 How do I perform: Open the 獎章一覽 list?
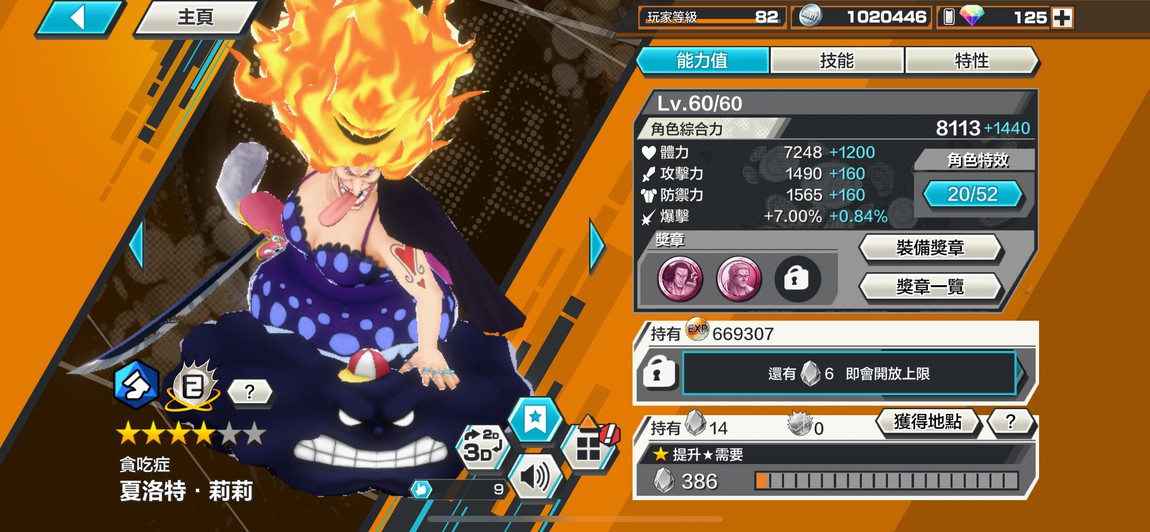coord(930,288)
